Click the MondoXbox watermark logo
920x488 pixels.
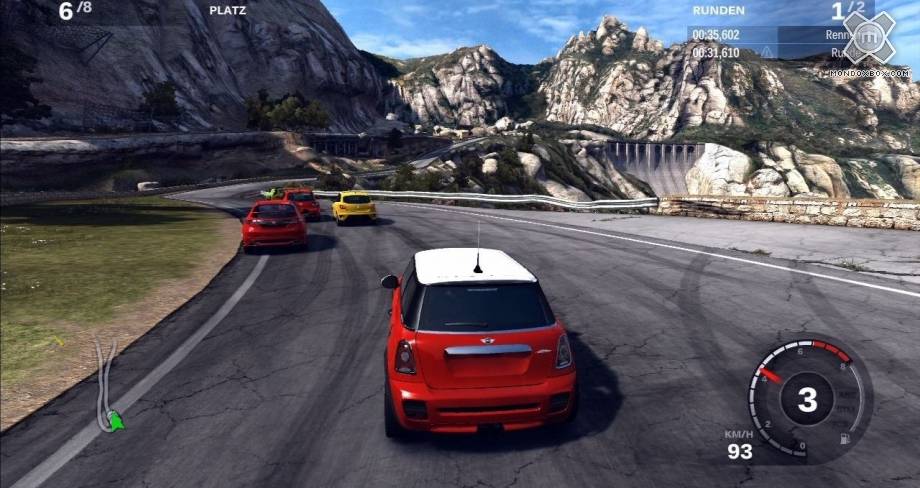click(x=866, y=39)
